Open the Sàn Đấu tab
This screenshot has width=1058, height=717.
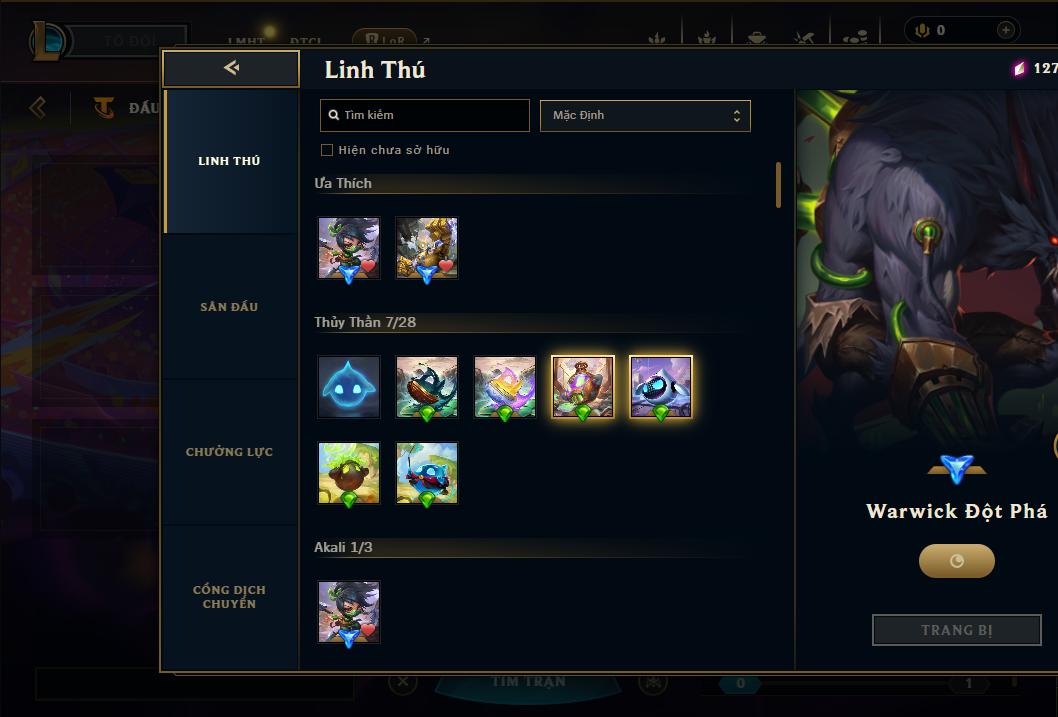click(x=229, y=307)
